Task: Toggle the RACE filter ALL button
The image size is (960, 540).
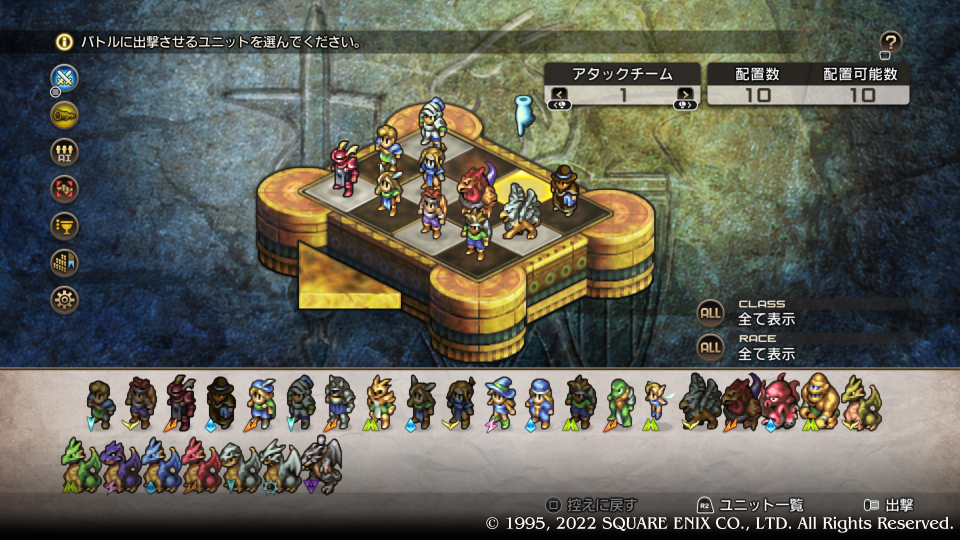Action: point(710,347)
